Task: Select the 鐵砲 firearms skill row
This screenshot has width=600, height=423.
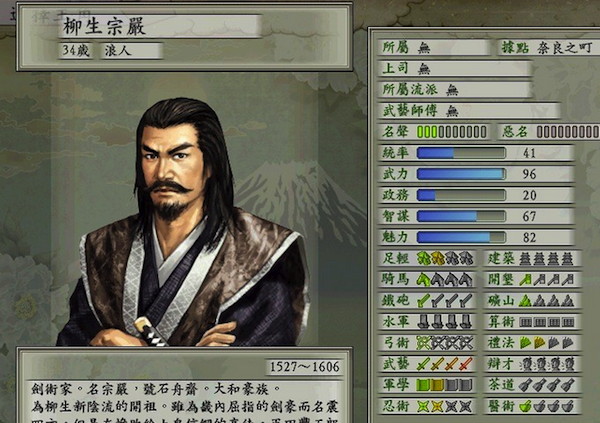Action: [x=430, y=300]
